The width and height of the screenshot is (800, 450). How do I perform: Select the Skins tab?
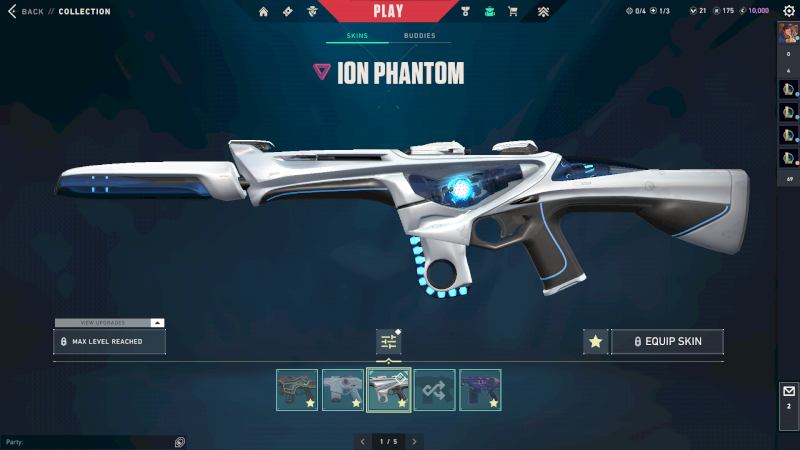pos(357,36)
